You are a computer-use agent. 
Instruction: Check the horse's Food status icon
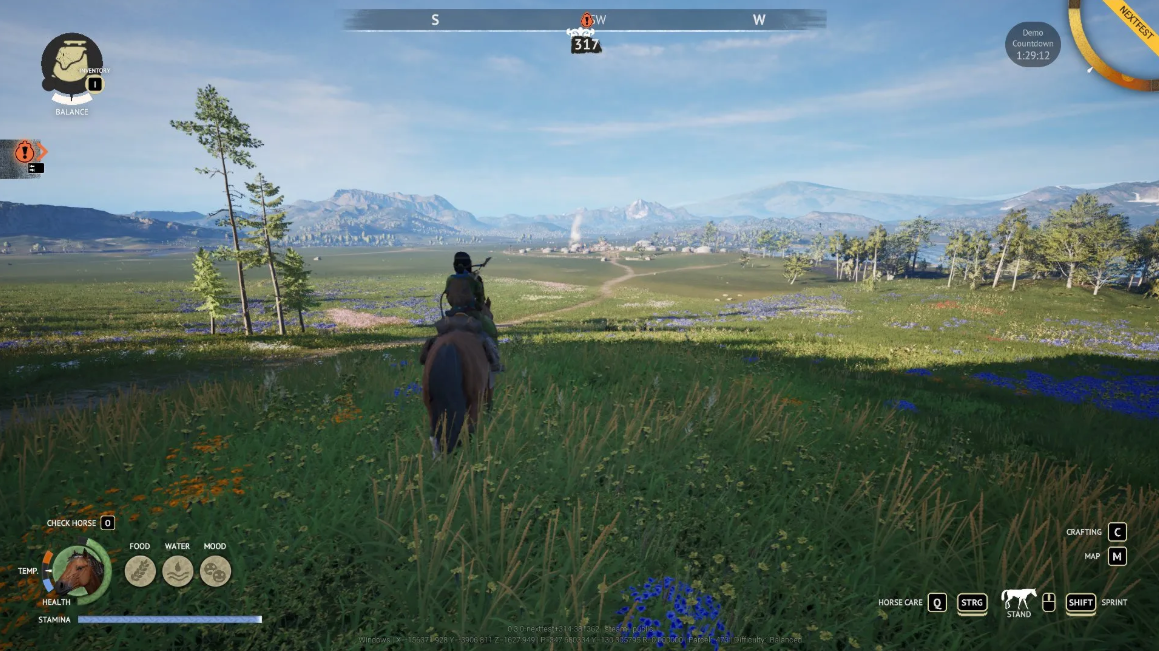140,571
